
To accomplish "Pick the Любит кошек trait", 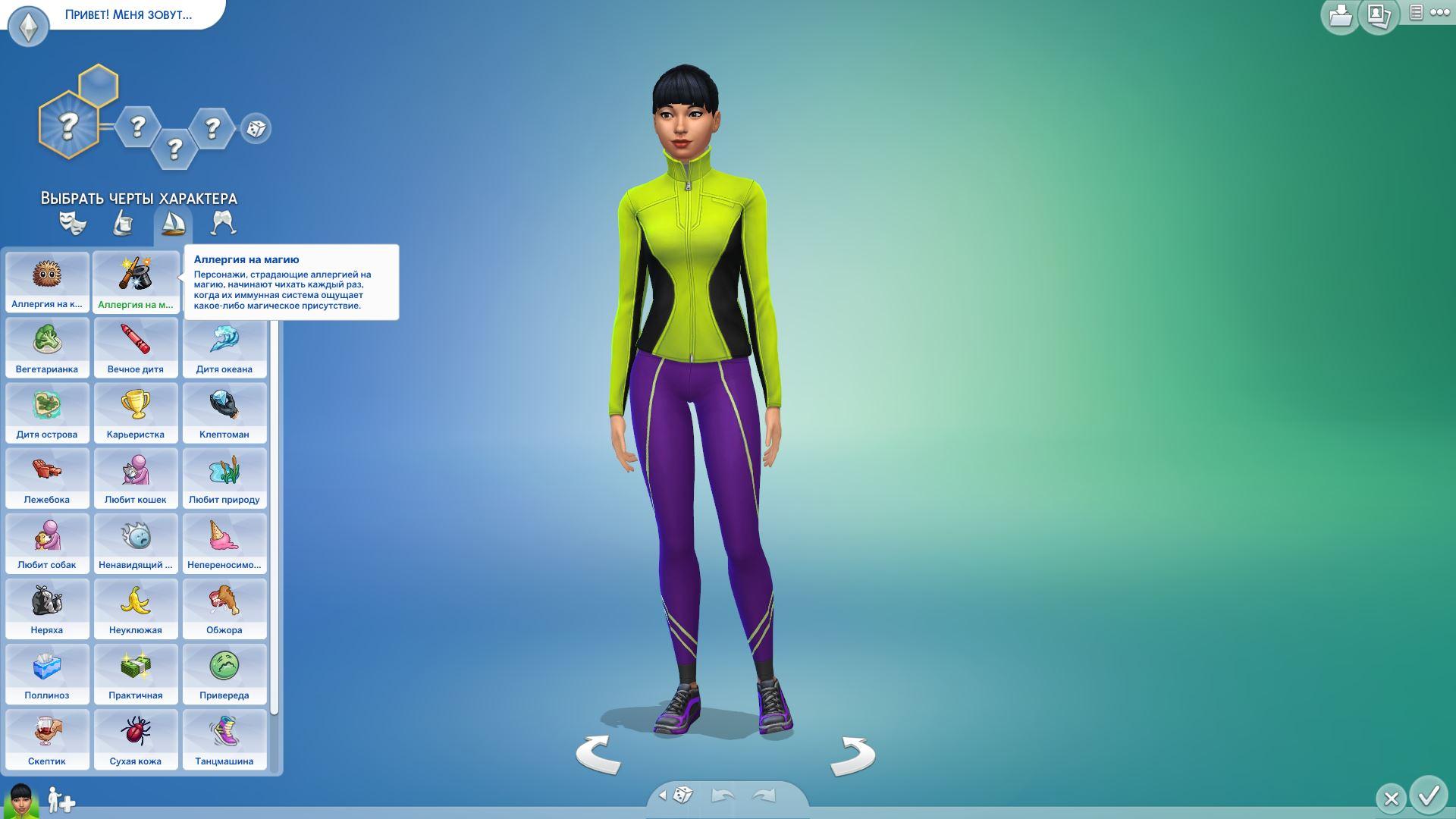I will 136,477.
